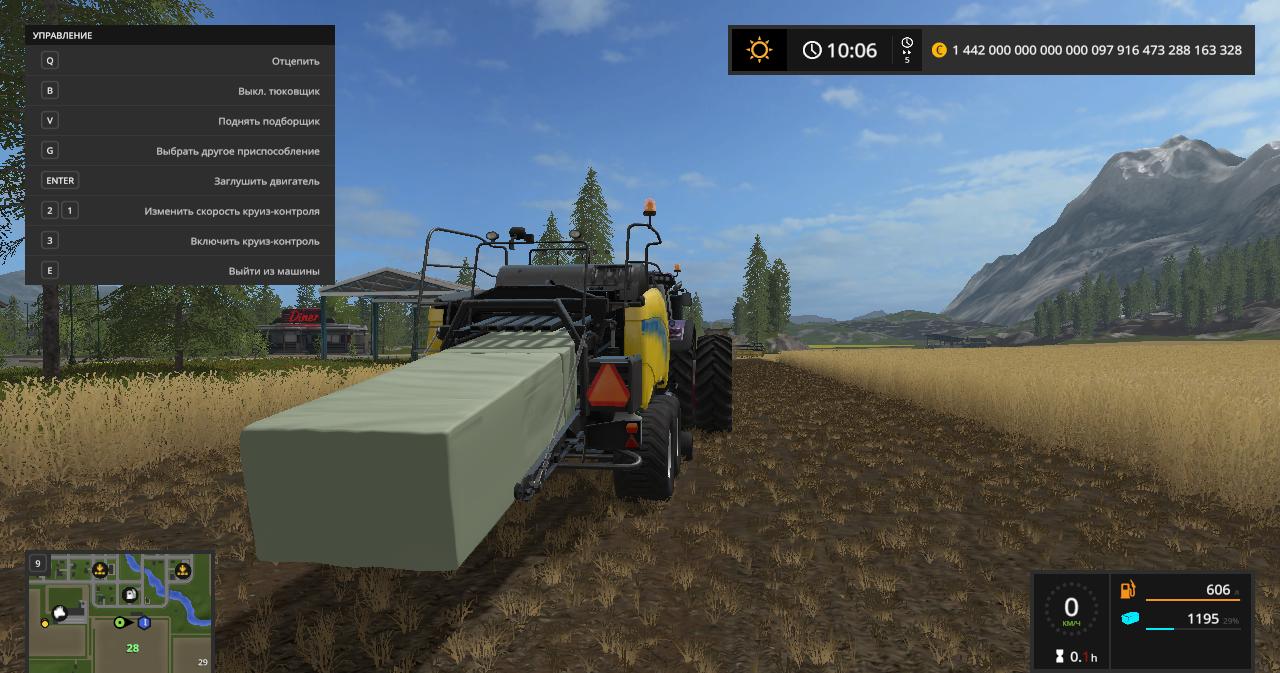The height and width of the screenshot is (673, 1280).
Task: Click the green player marker on minimap
Action: click(120, 623)
